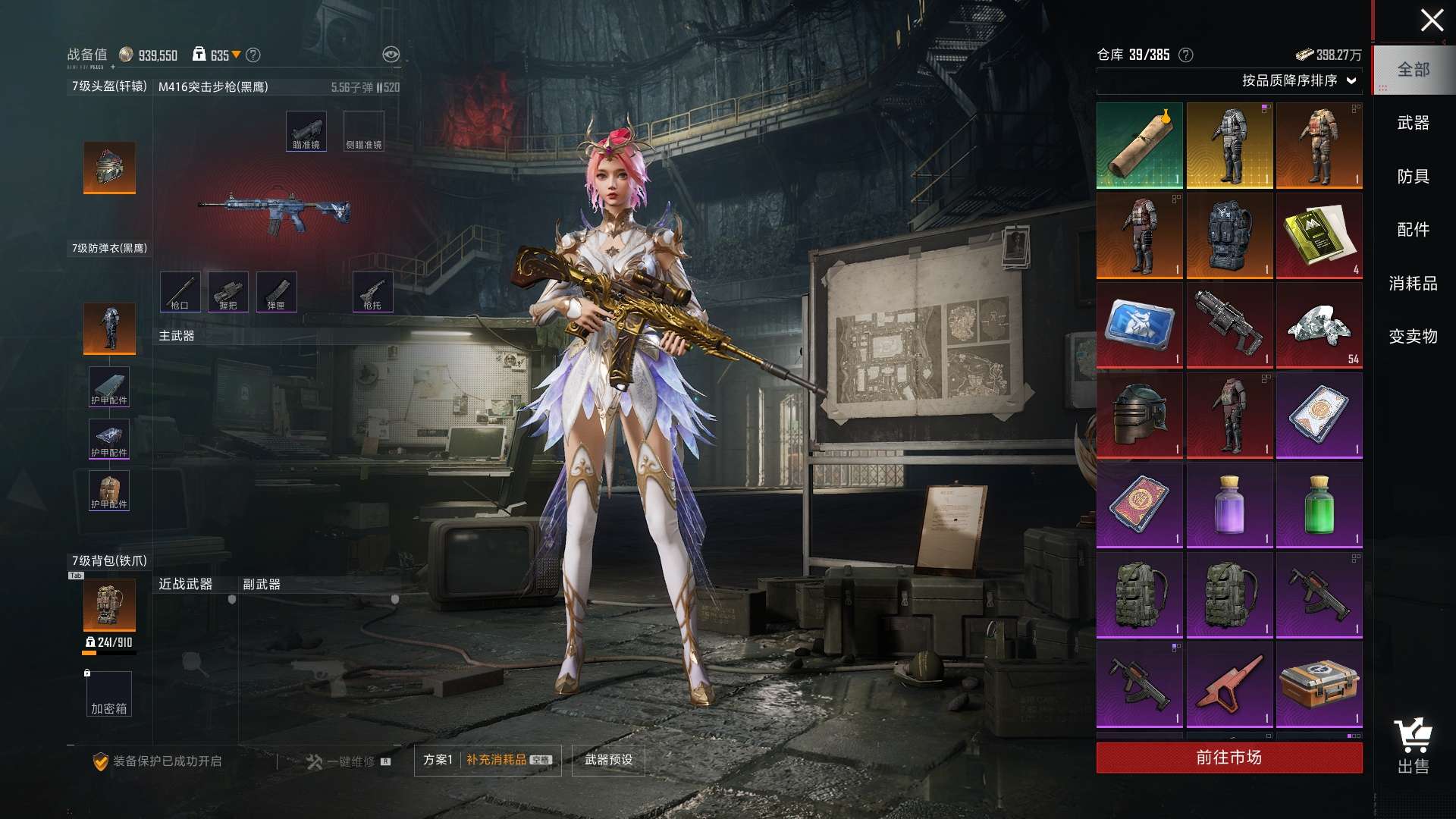Open the 出售 sell cart

1413,746
